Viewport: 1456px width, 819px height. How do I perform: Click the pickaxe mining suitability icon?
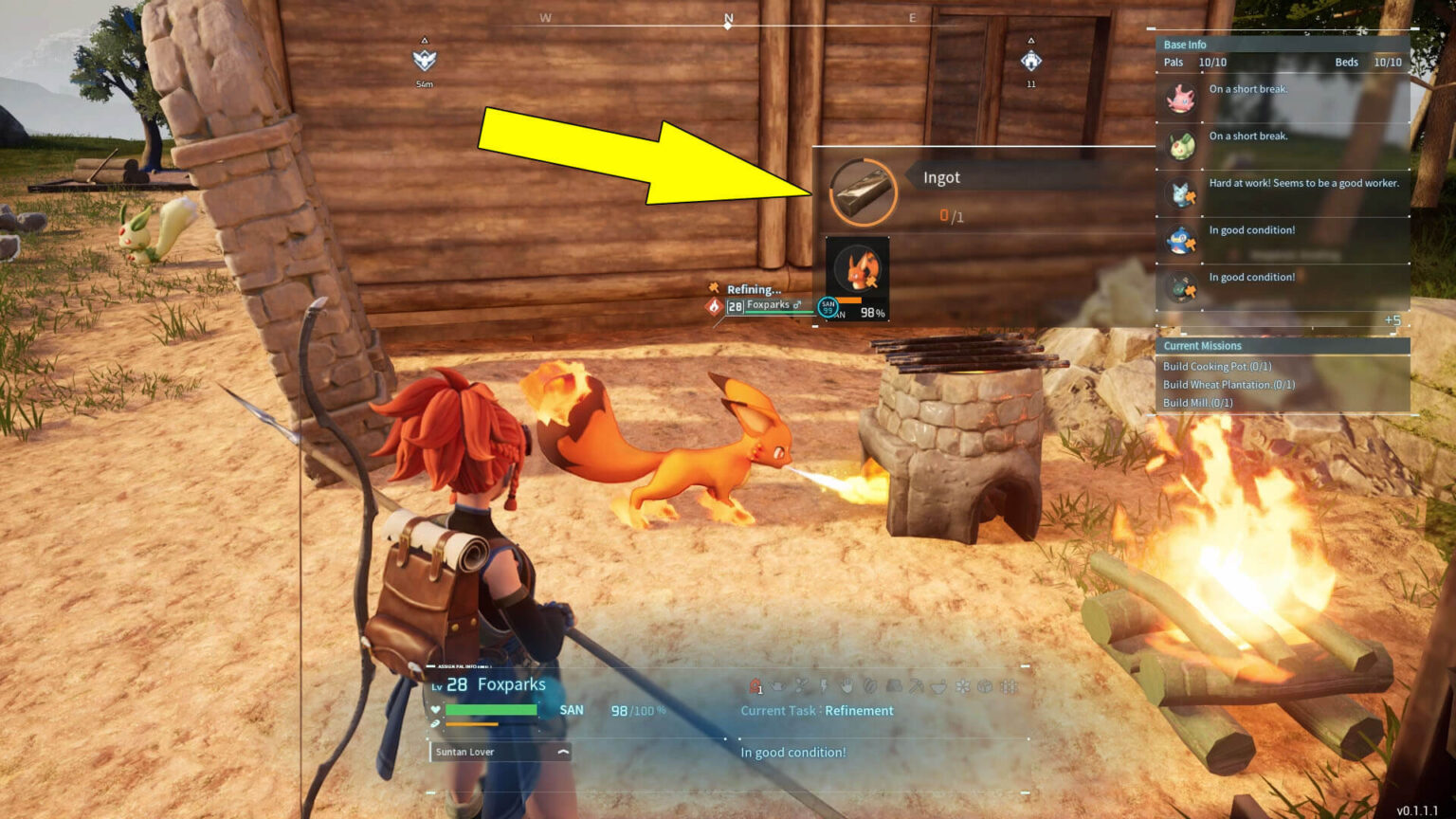point(917,685)
